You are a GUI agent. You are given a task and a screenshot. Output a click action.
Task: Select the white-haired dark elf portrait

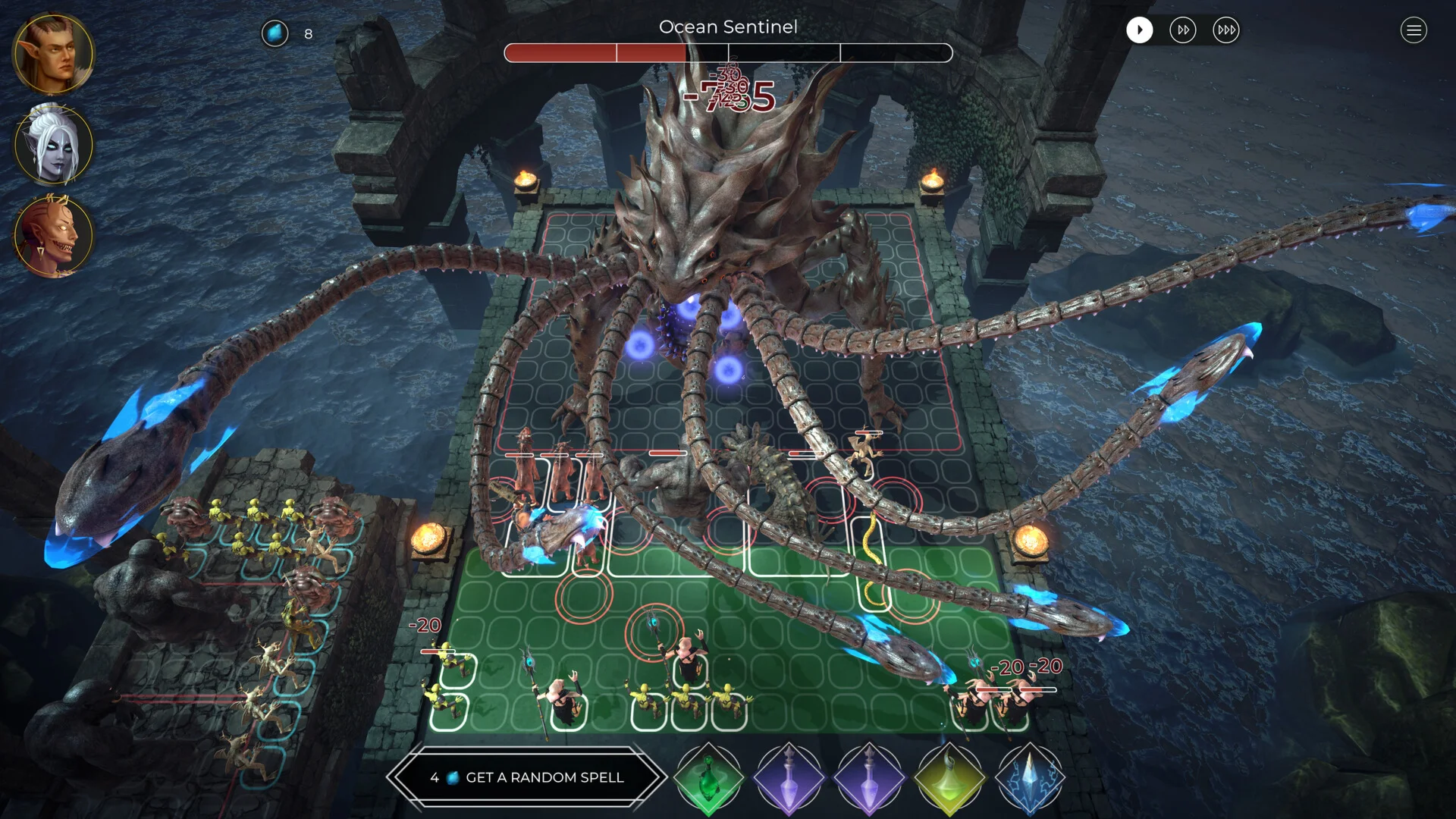[x=53, y=144]
